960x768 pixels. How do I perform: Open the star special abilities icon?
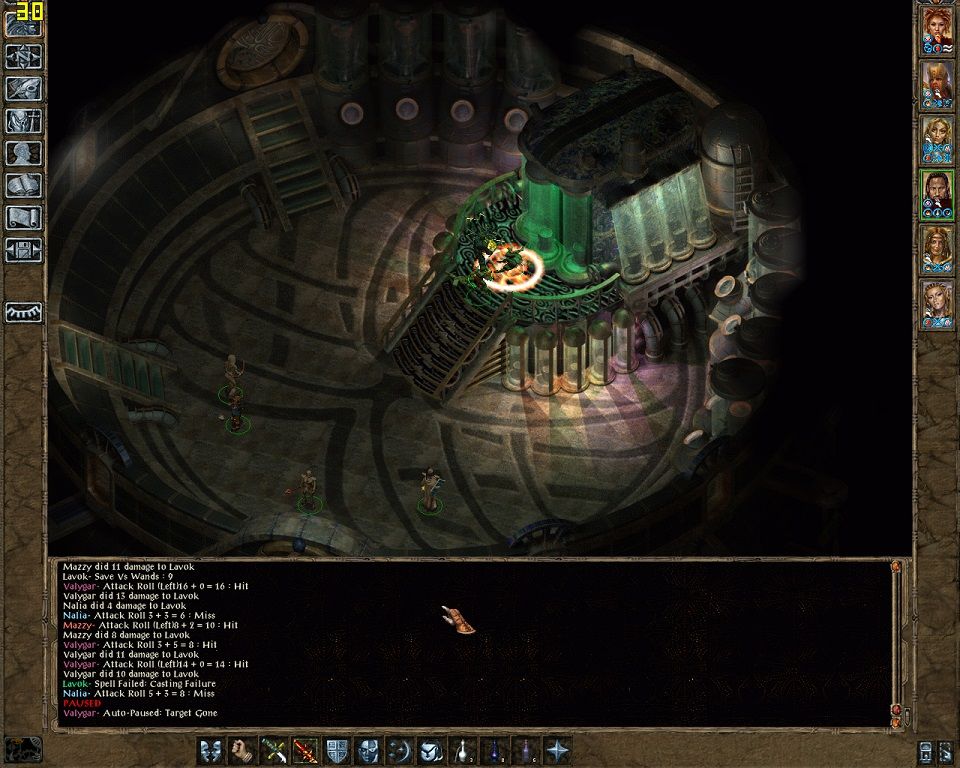(558, 749)
